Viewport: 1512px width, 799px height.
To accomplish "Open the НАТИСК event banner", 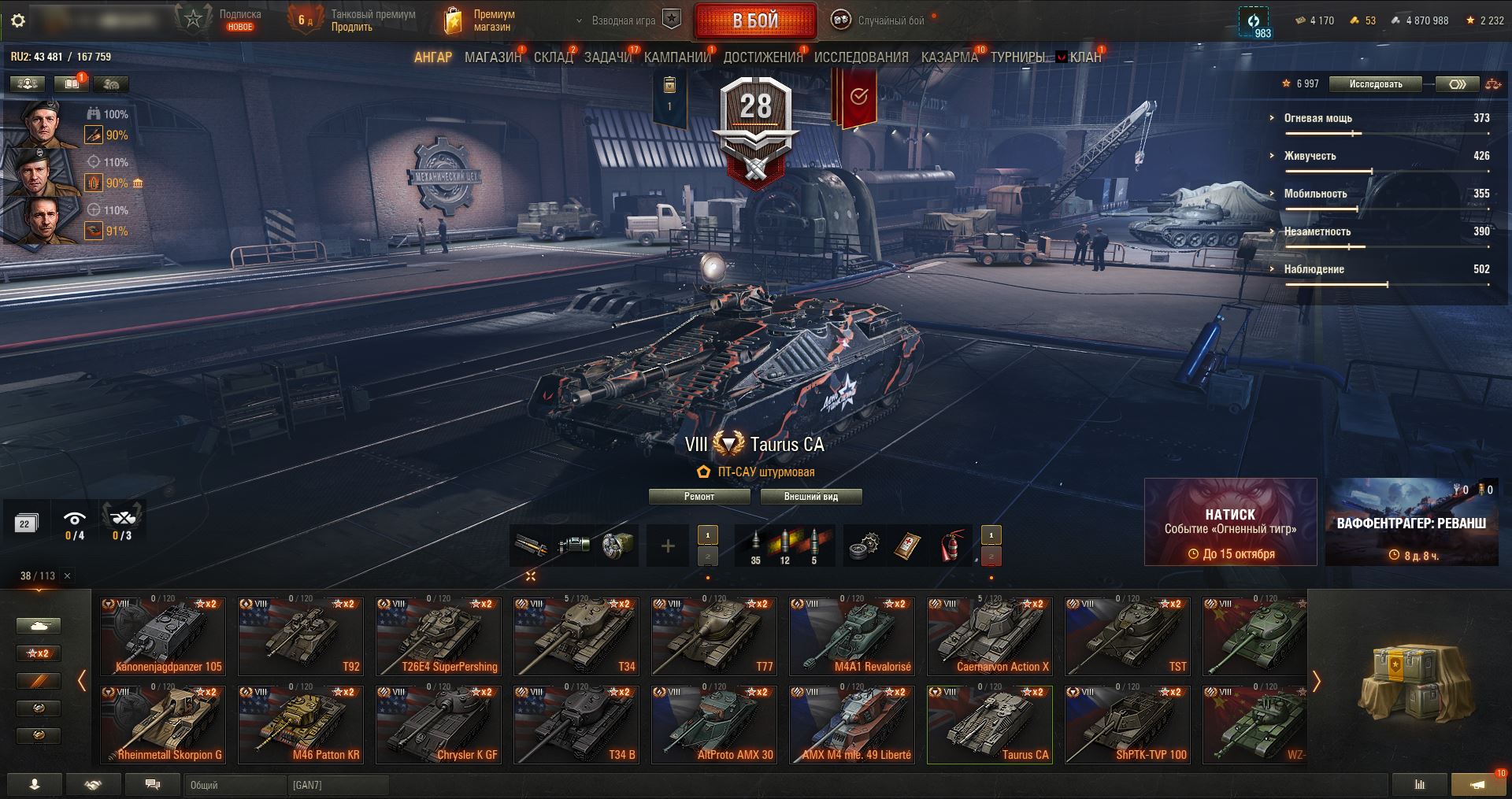I will coord(1230,522).
